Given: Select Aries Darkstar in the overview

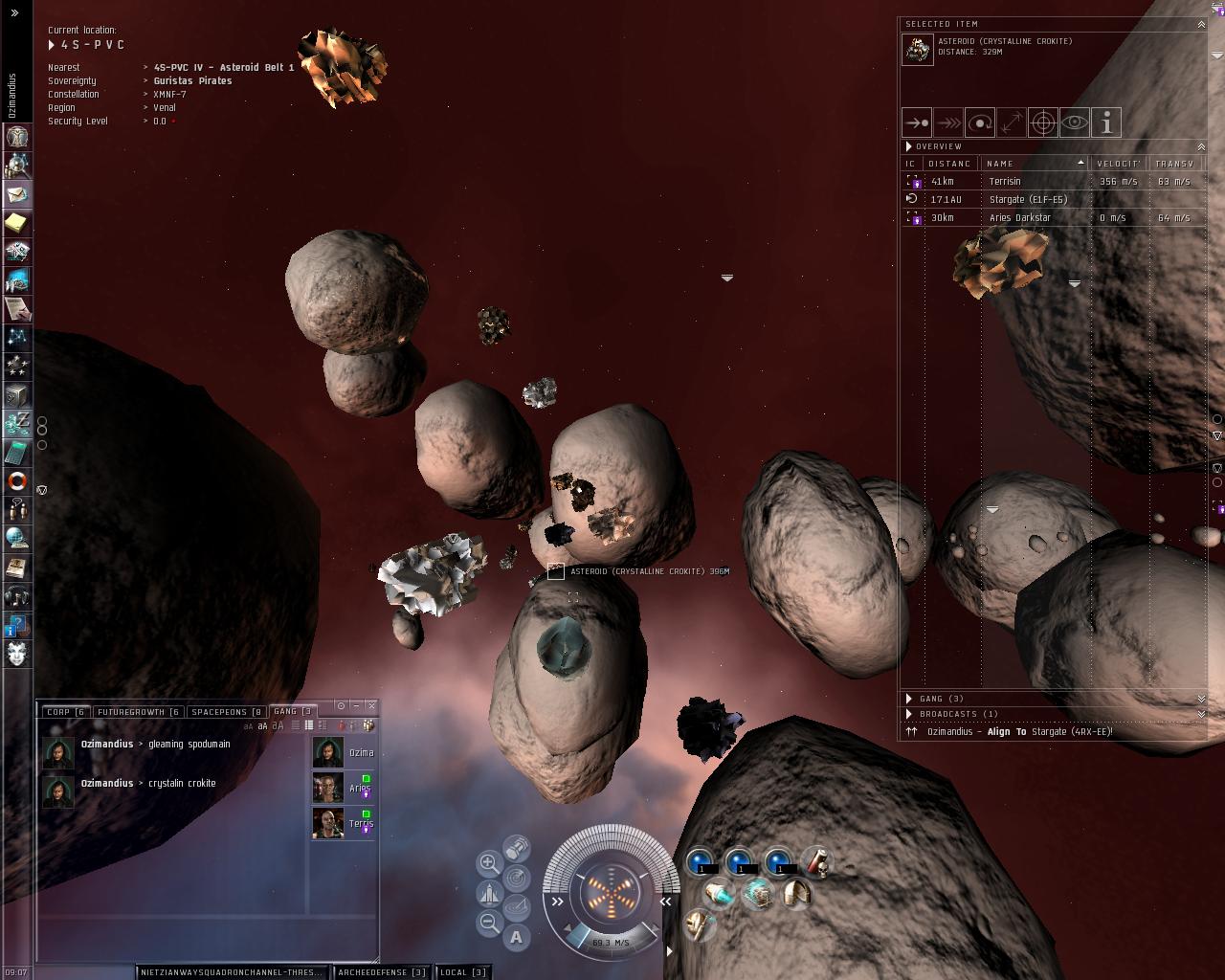Looking at the screenshot, I should point(1020,217).
